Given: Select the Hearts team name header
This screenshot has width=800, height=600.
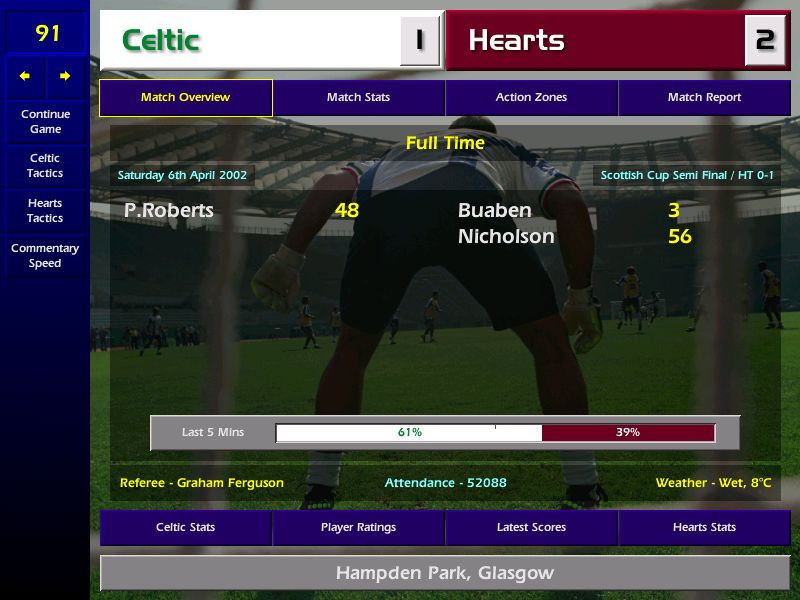Looking at the screenshot, I should (x=516, y=40).
